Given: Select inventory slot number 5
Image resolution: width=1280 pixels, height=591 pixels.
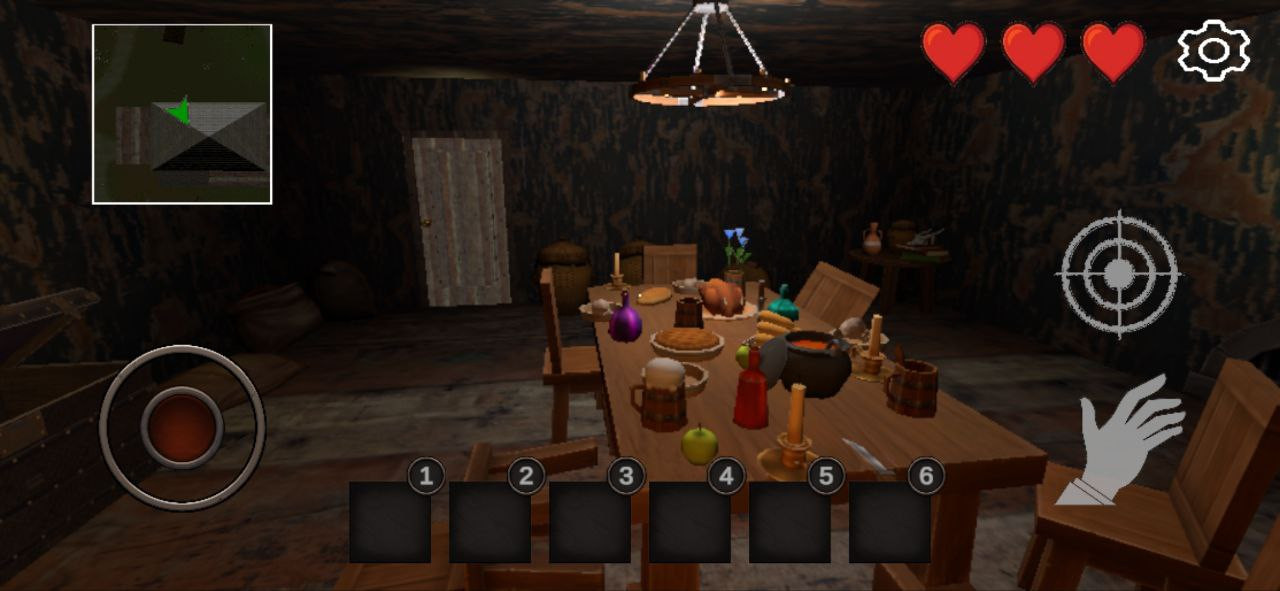Looking at the screenshot, I should coord(790,522).
